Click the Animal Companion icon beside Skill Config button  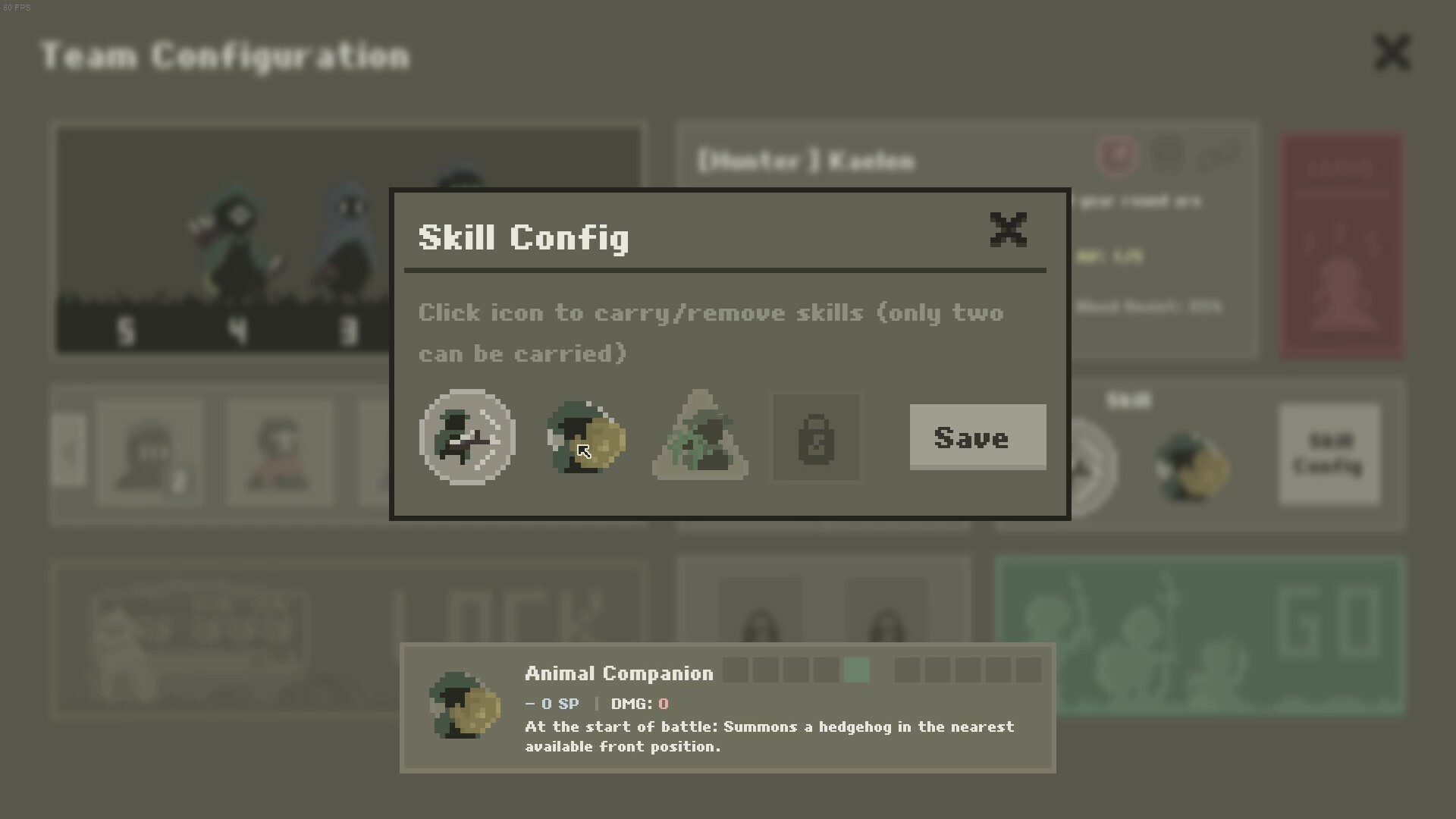pos(1191,466)
